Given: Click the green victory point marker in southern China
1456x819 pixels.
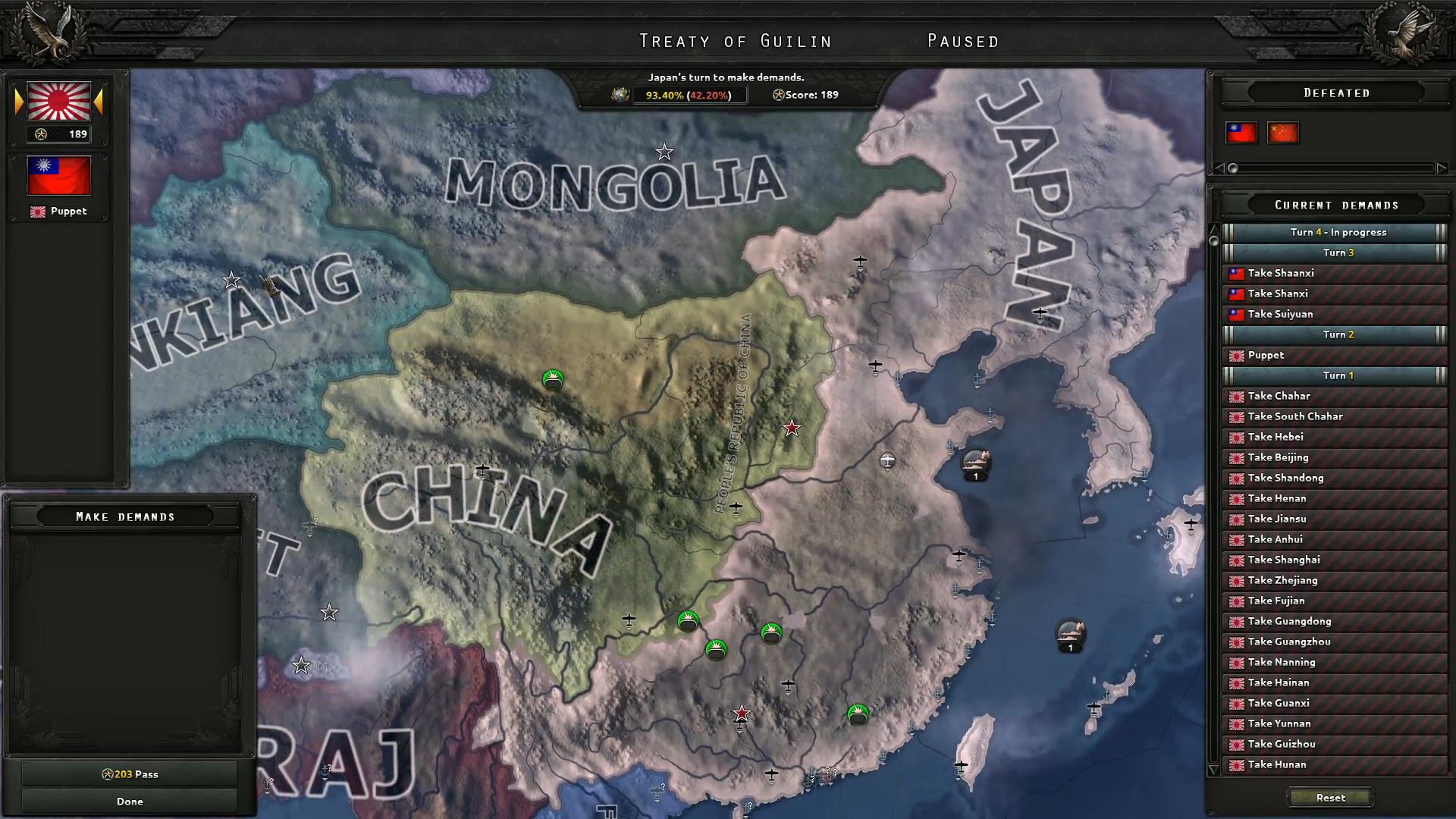Looking at the screenshot, I should 858,712.
